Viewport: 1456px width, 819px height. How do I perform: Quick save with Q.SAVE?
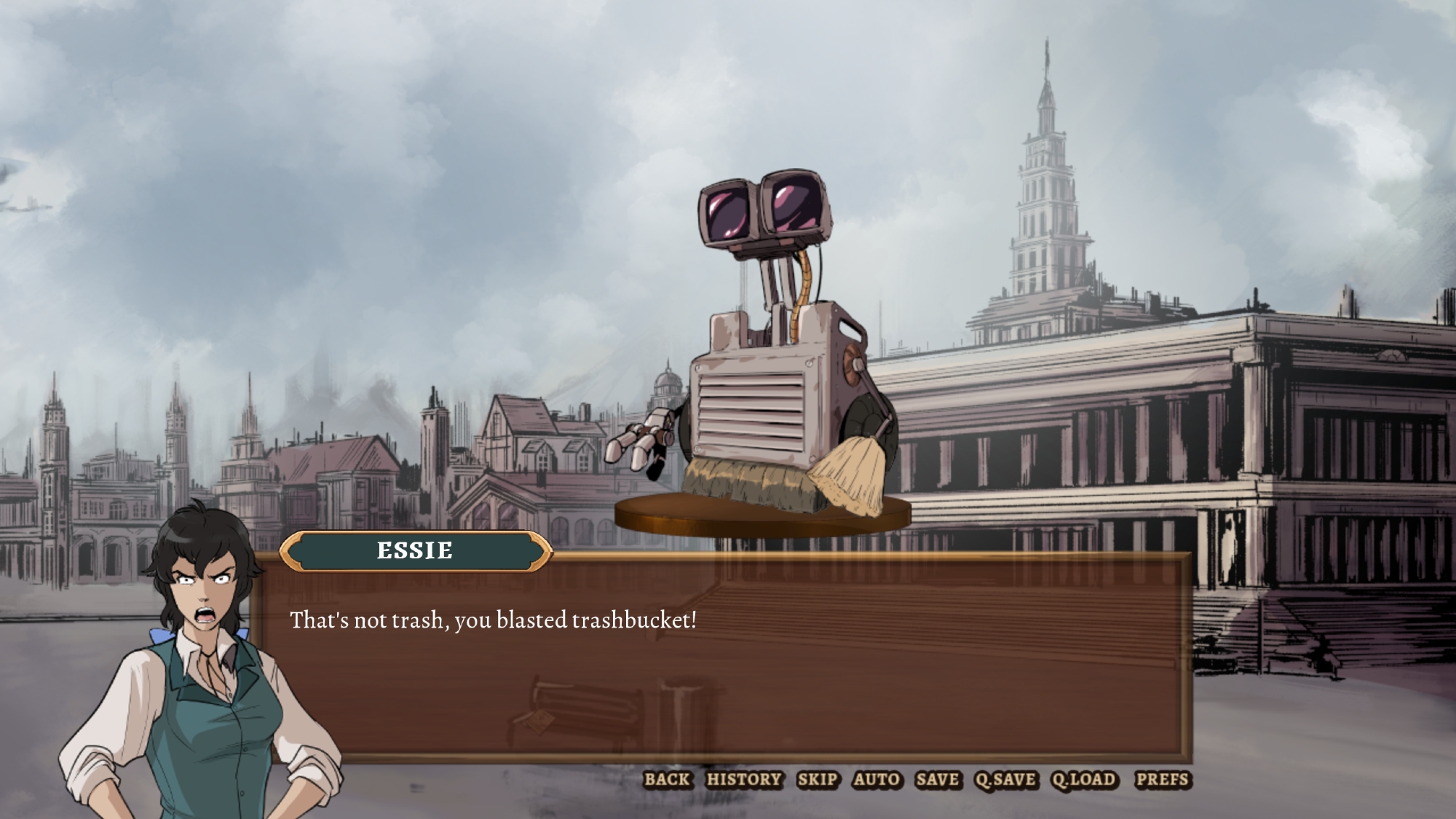[x=1005, y=780]
